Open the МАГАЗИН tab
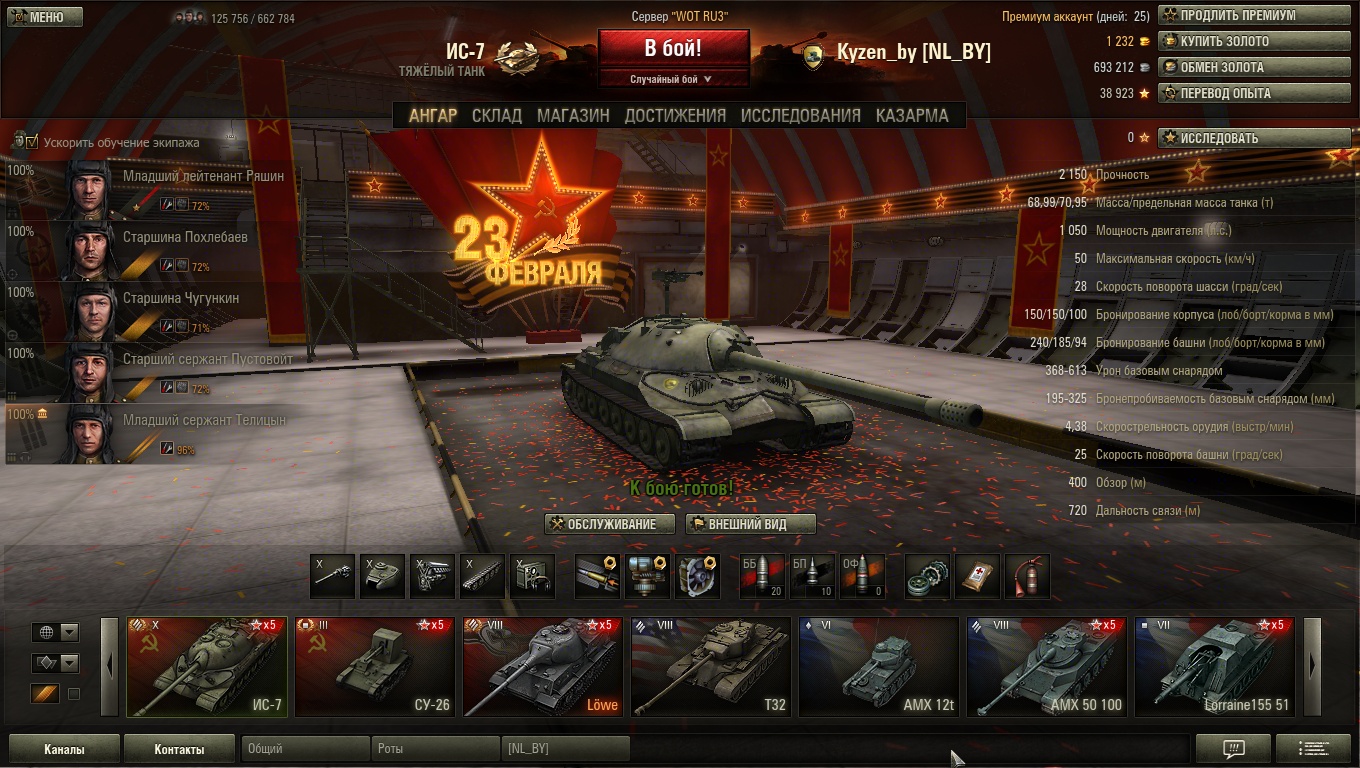This screenshot has height=768, width=1360. tap(573, 115)
